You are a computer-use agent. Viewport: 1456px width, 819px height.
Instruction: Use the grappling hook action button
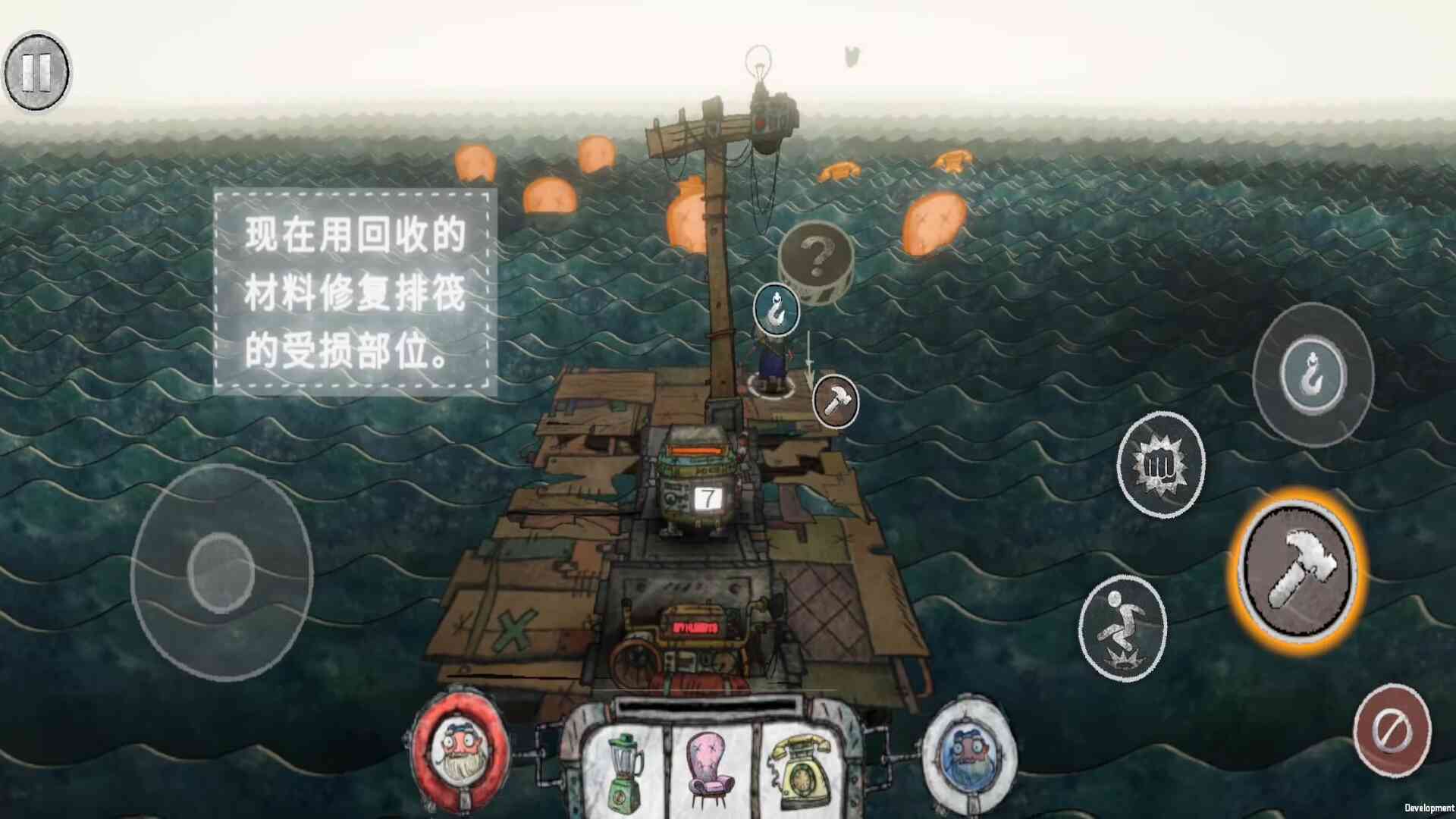pos(1313,375)
